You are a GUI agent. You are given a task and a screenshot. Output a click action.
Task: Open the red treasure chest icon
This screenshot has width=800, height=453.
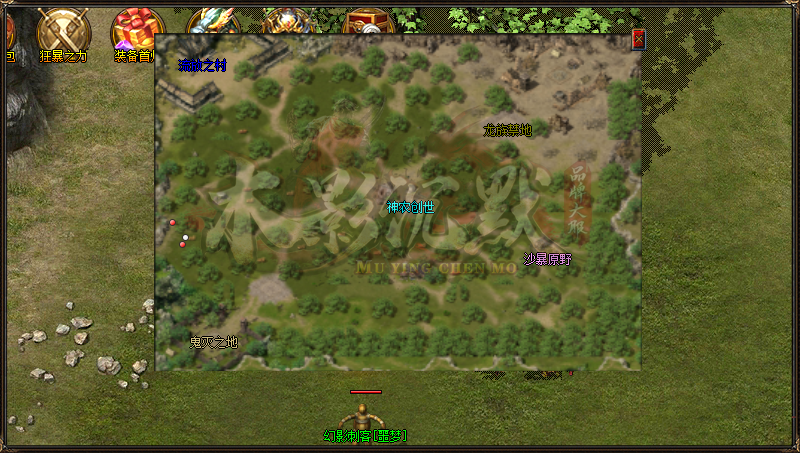point(364,21)
